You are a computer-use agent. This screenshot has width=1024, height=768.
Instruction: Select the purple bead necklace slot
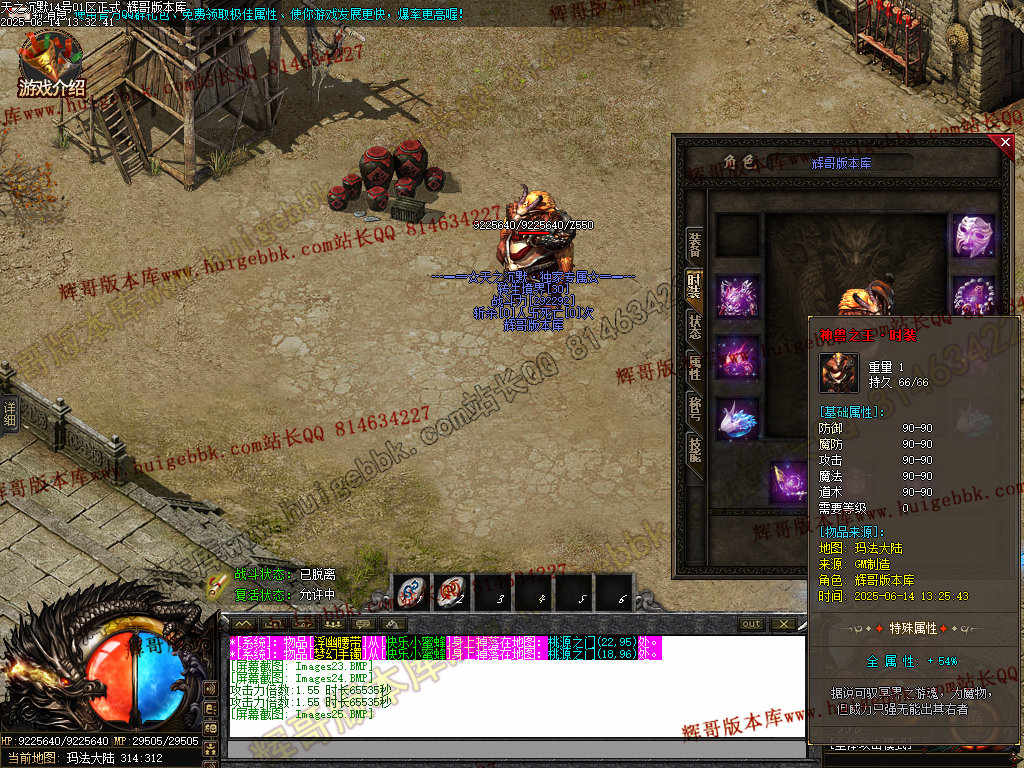pyautogui.click(x=972, y=298)
